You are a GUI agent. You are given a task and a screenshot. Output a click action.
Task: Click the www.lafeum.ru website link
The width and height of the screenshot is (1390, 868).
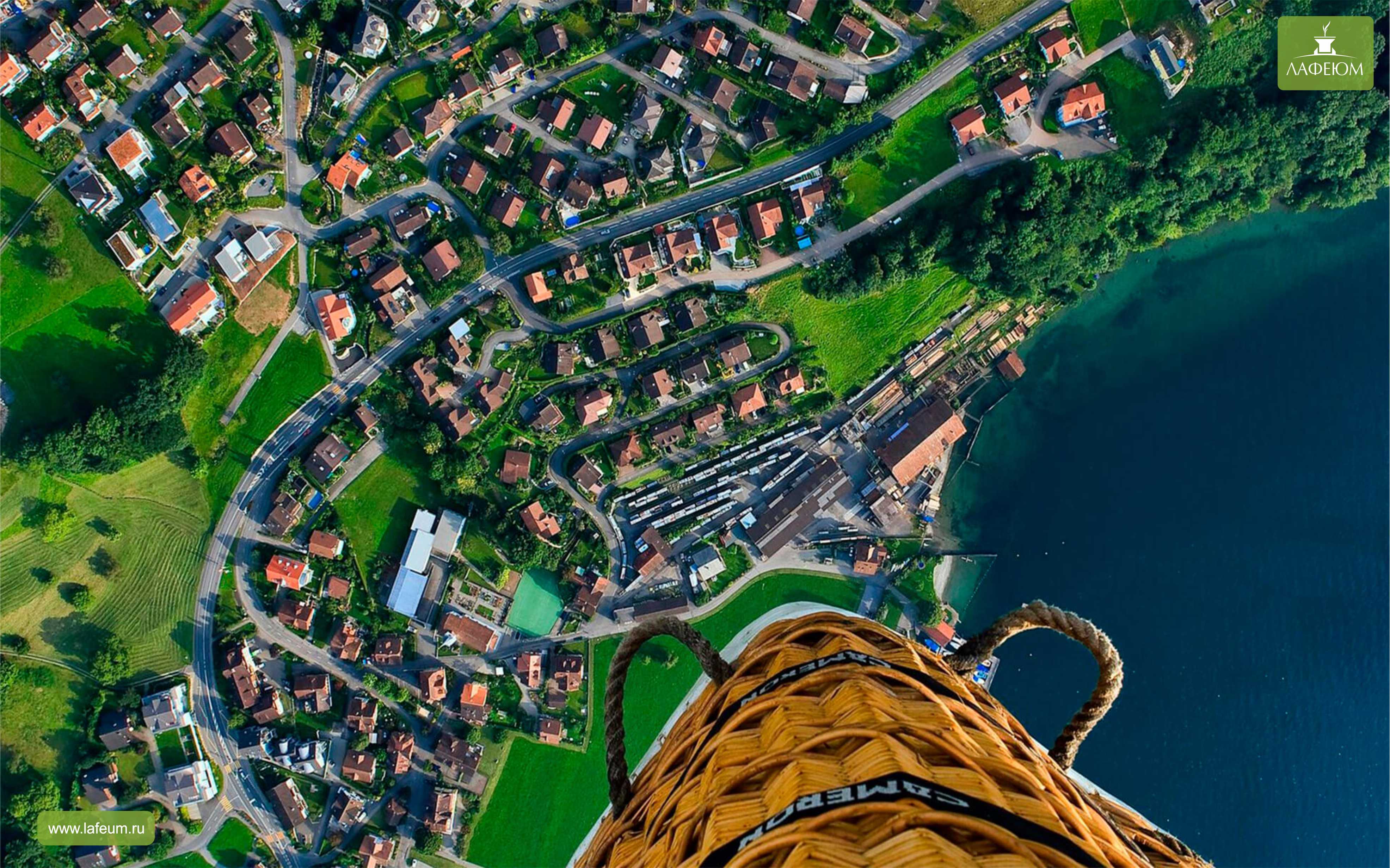pos(96,828)
